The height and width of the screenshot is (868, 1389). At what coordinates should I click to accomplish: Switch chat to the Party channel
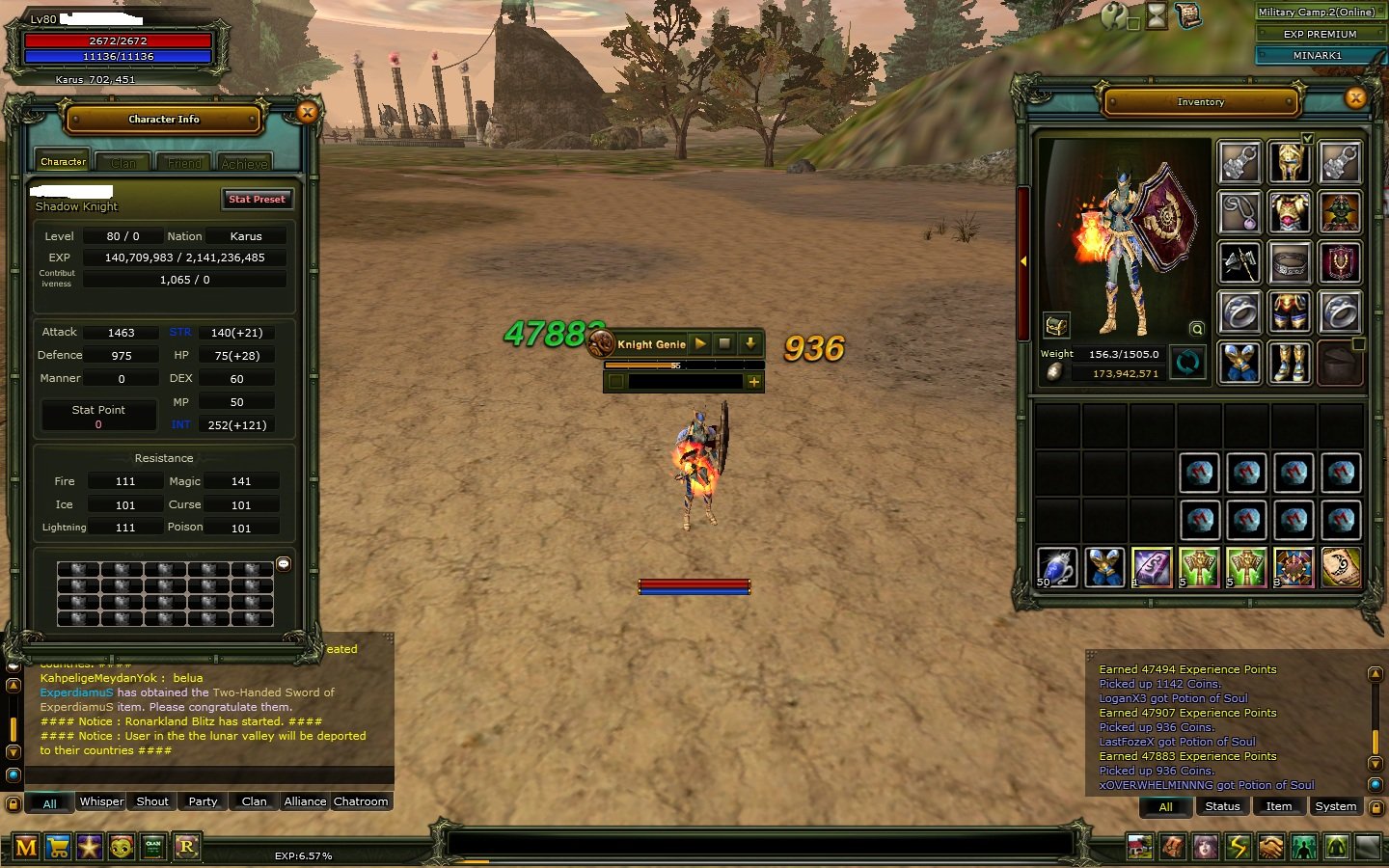203,801
